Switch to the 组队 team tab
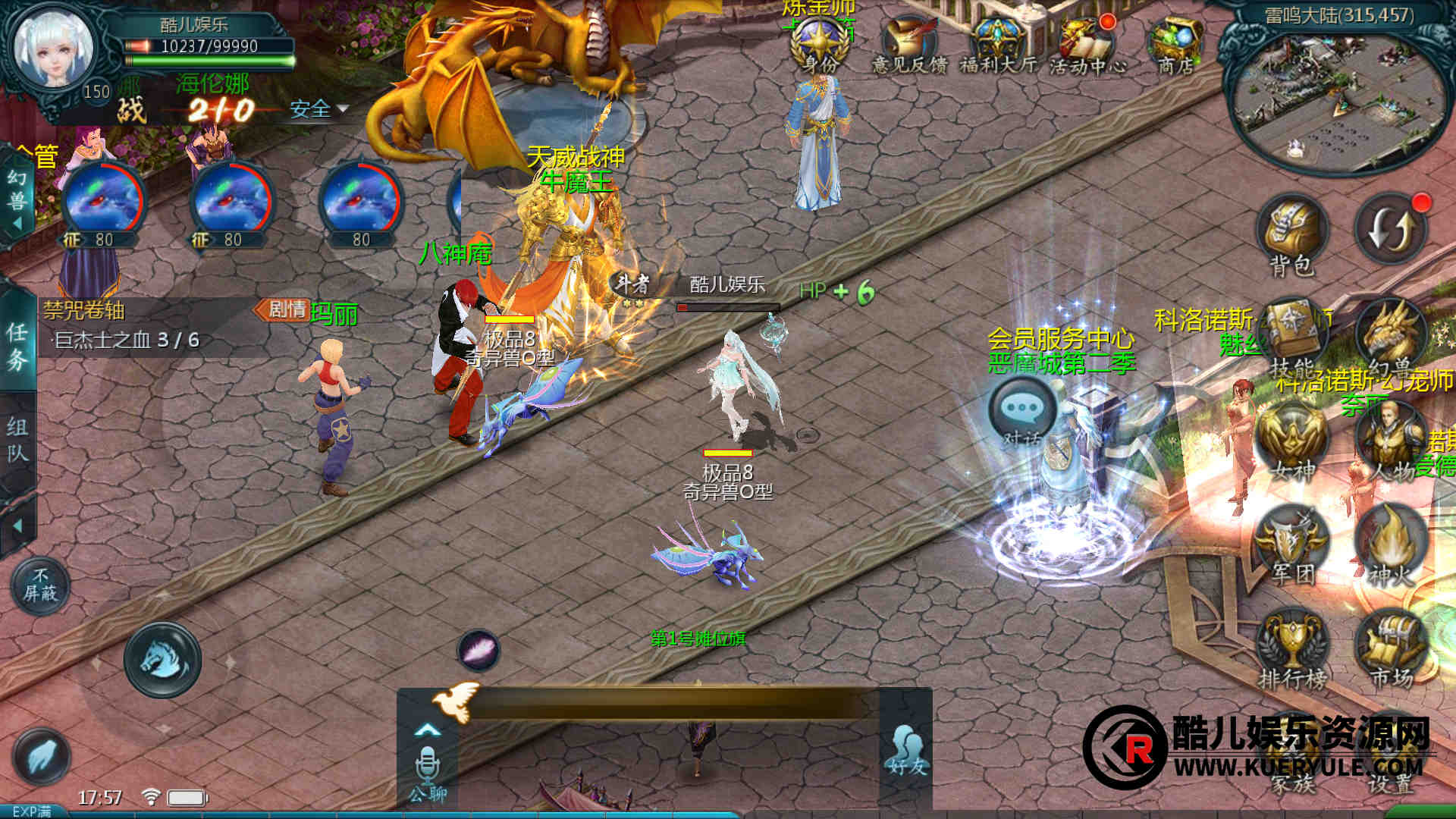The image size is (1456, 819). click(x=17, y=440)
